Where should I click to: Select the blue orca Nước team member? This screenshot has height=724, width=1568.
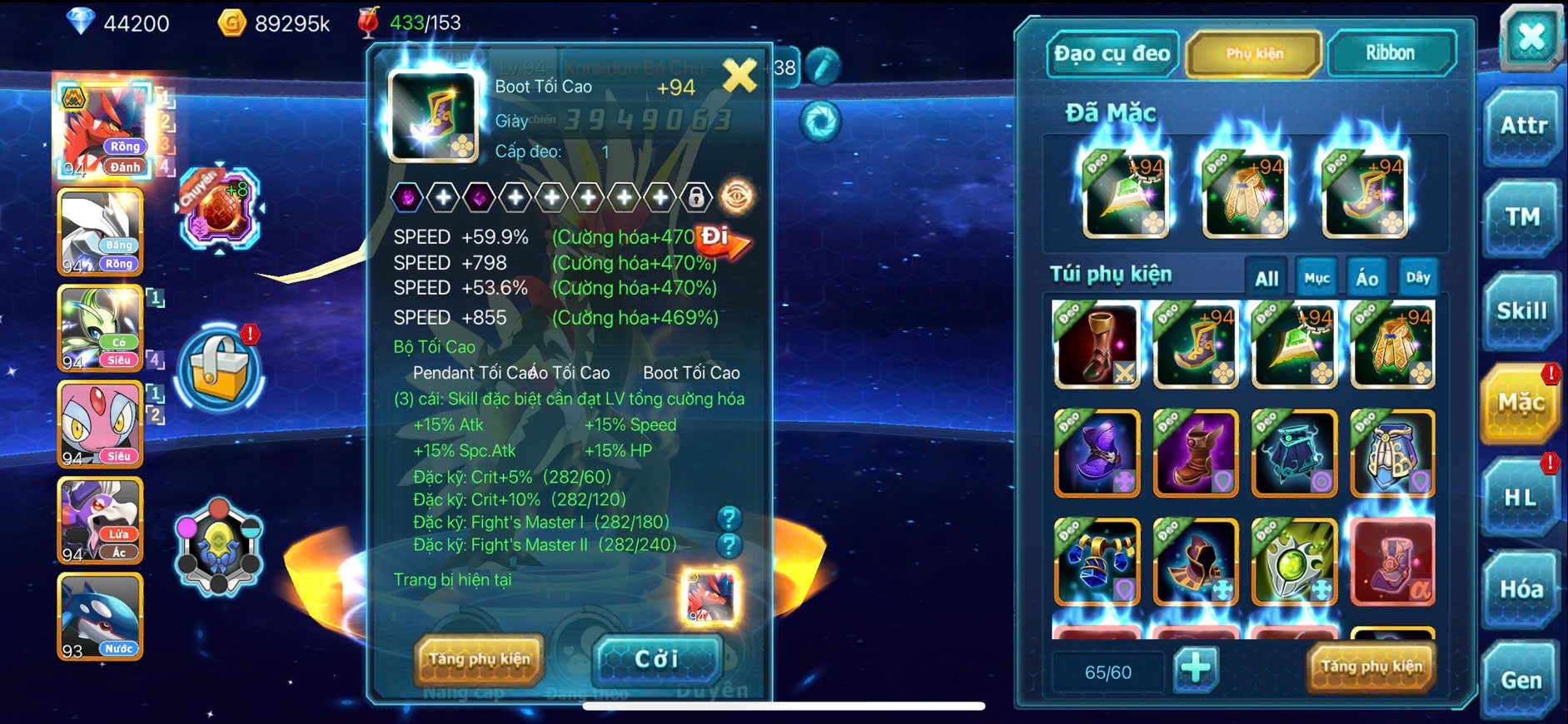click(x=100, y=617)
